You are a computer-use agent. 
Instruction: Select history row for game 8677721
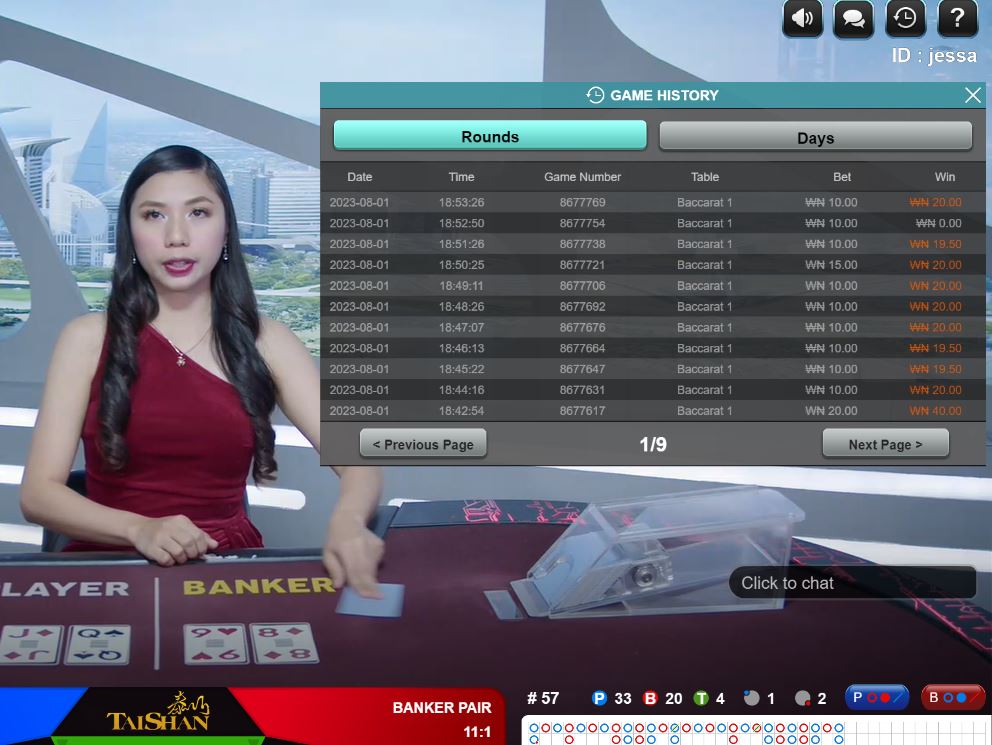(x=582, y=265)
